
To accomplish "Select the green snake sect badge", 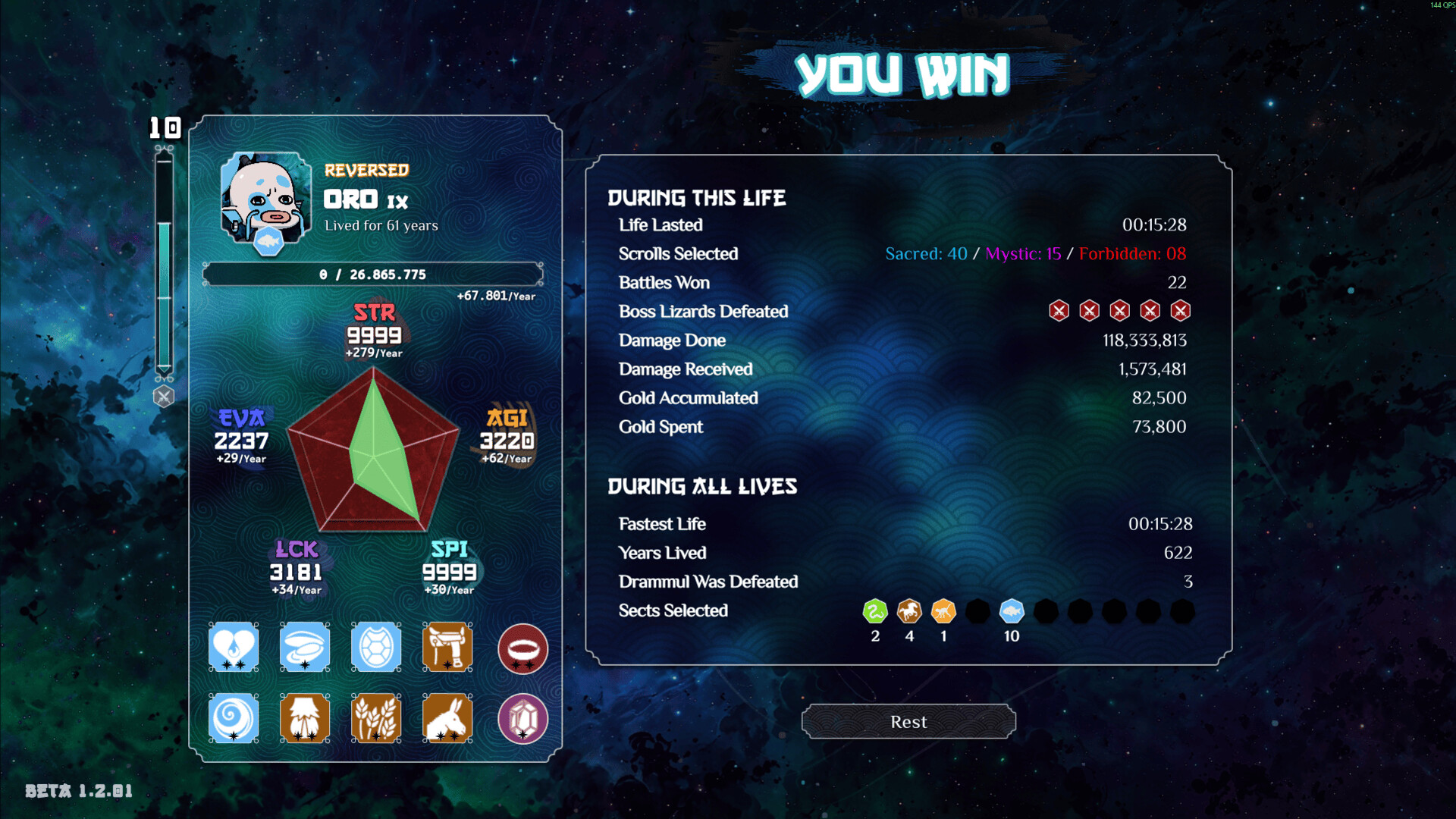I will 875,611.
